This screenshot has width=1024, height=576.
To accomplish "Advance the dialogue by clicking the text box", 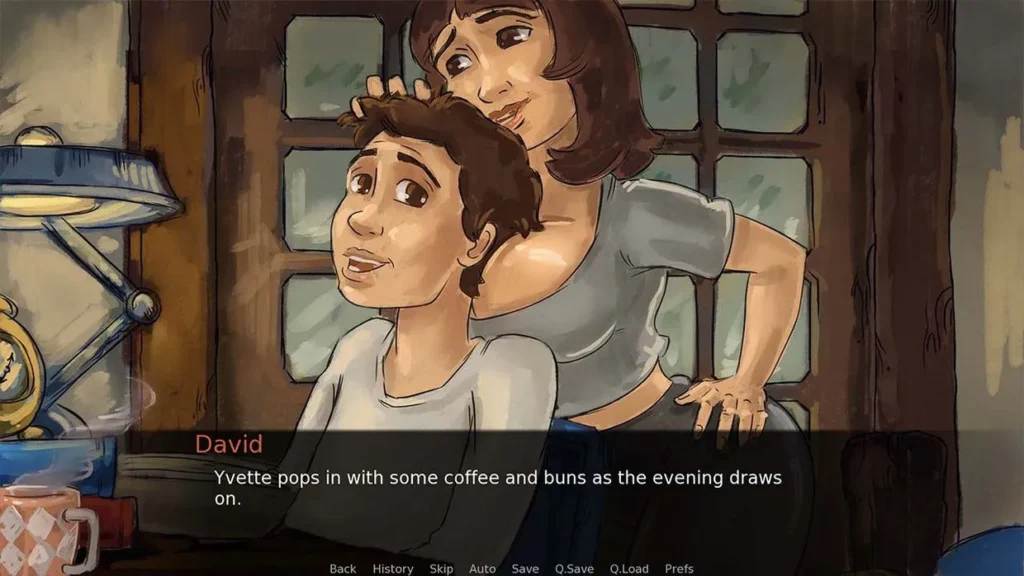I will [x=510, y=490].
